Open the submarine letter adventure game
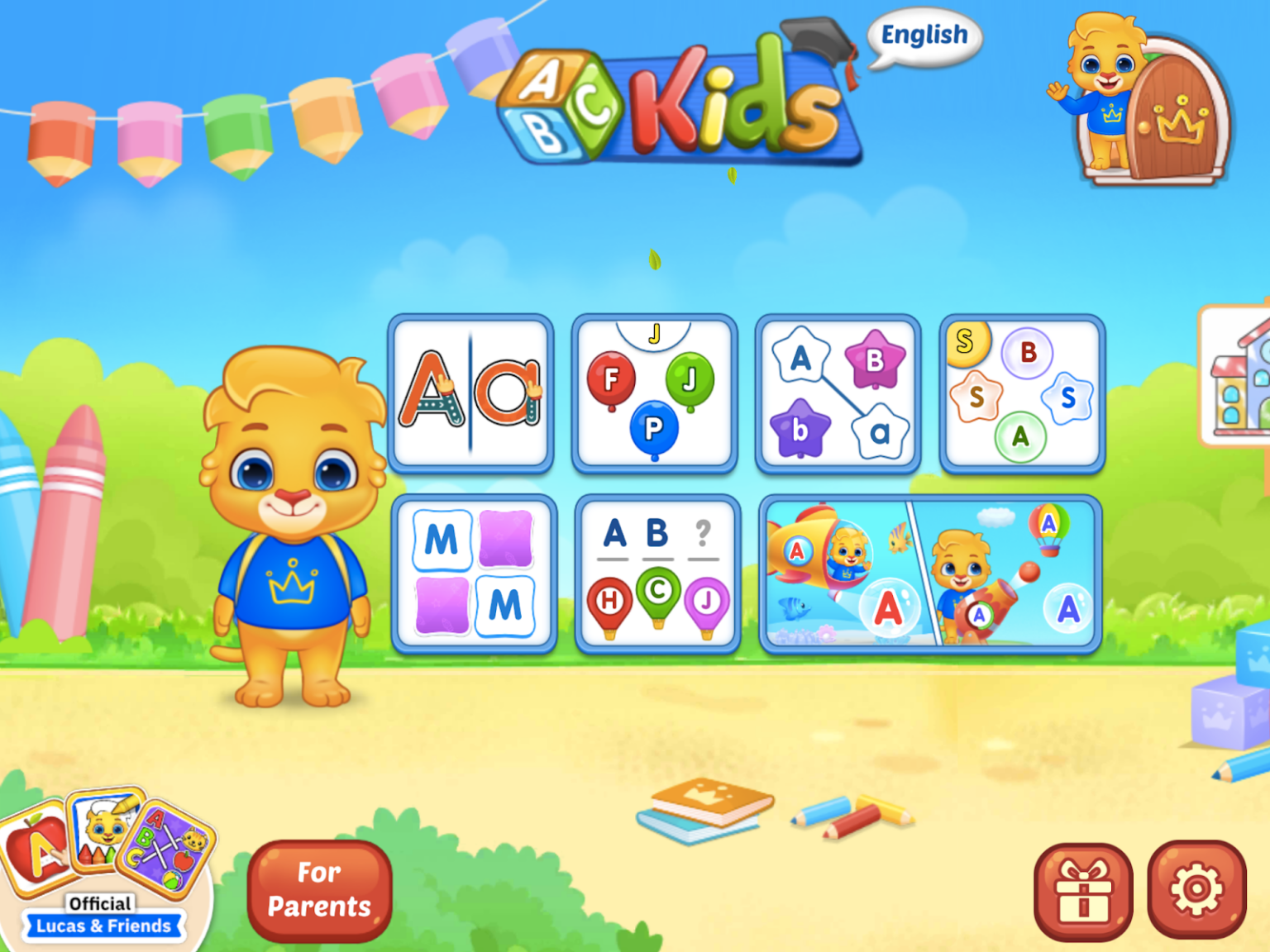 tap(845, 570)
